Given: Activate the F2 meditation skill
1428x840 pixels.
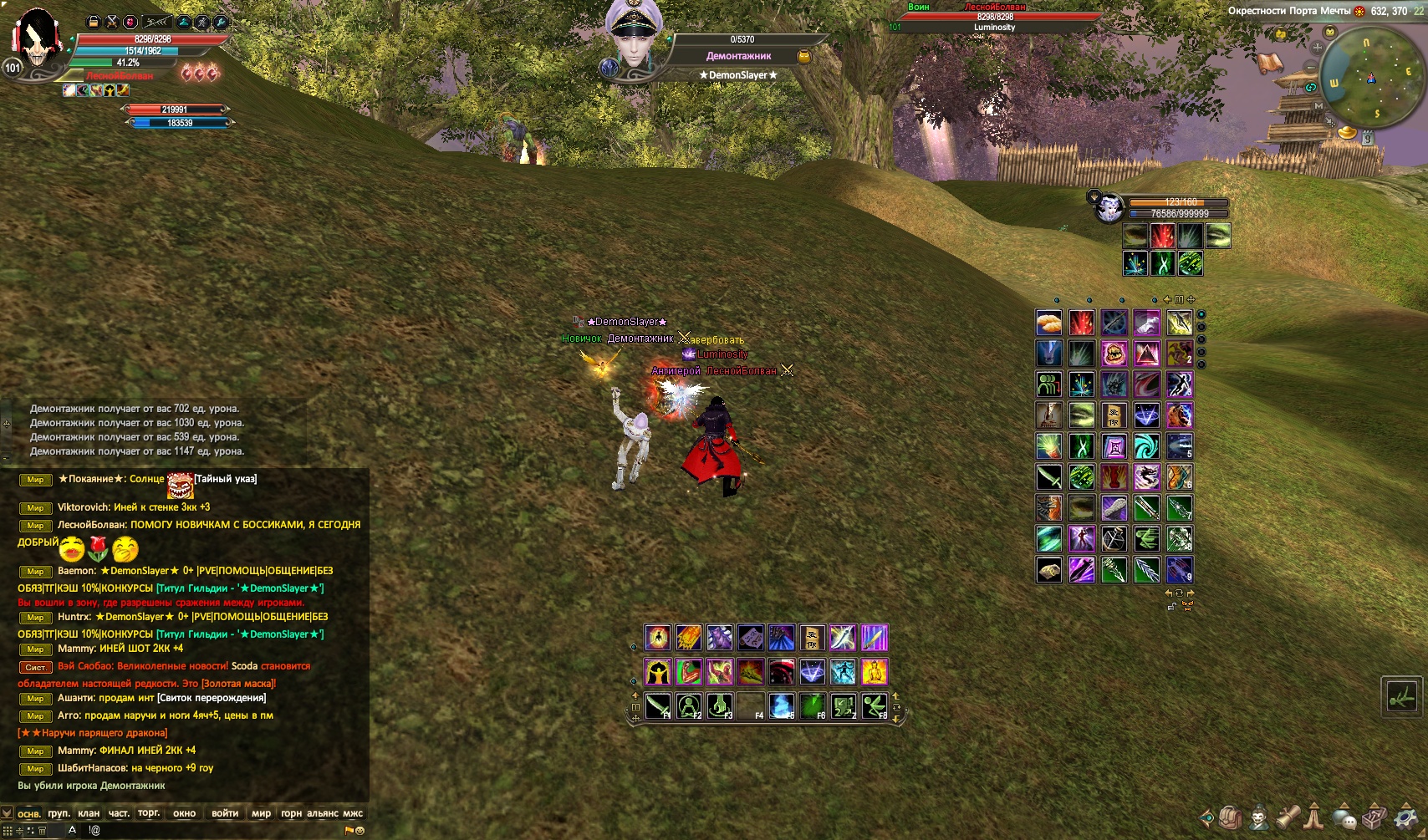Looking at the screenshot, I should (689, 707).
